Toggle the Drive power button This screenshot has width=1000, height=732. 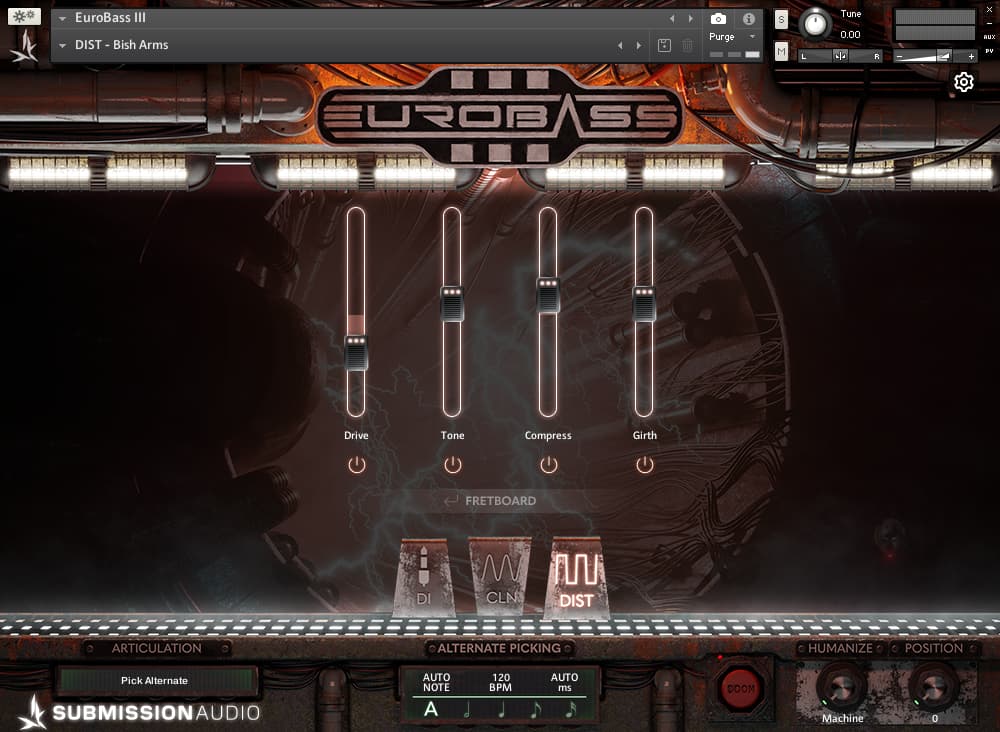click(356, 465)
